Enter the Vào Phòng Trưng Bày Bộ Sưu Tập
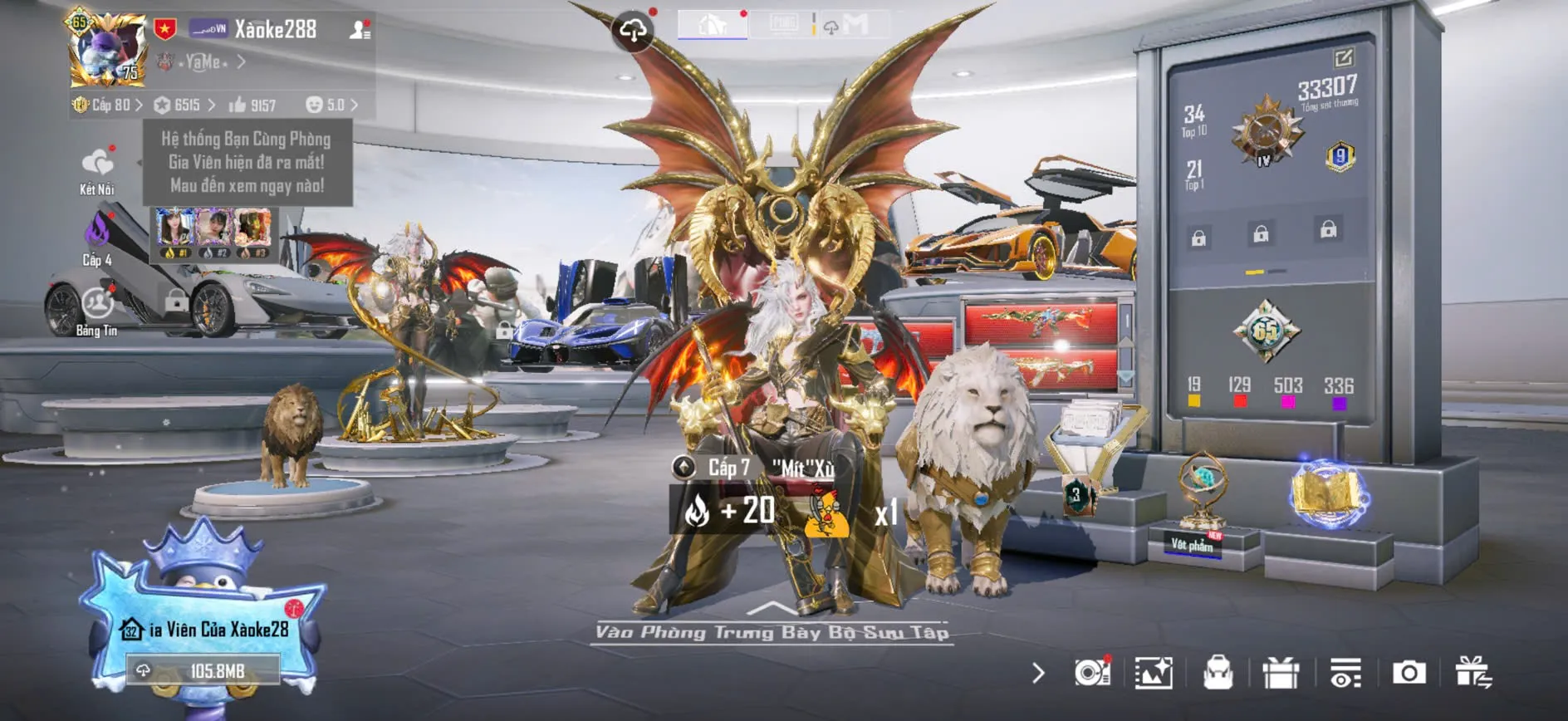The image size is (1568, 721). point(772,632)
